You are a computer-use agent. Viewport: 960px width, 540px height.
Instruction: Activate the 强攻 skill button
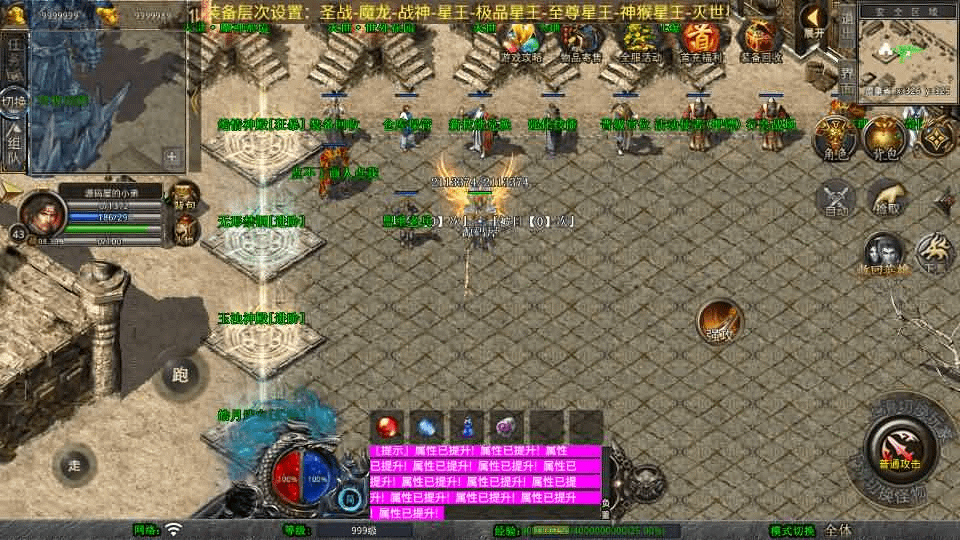pos(719,321)
